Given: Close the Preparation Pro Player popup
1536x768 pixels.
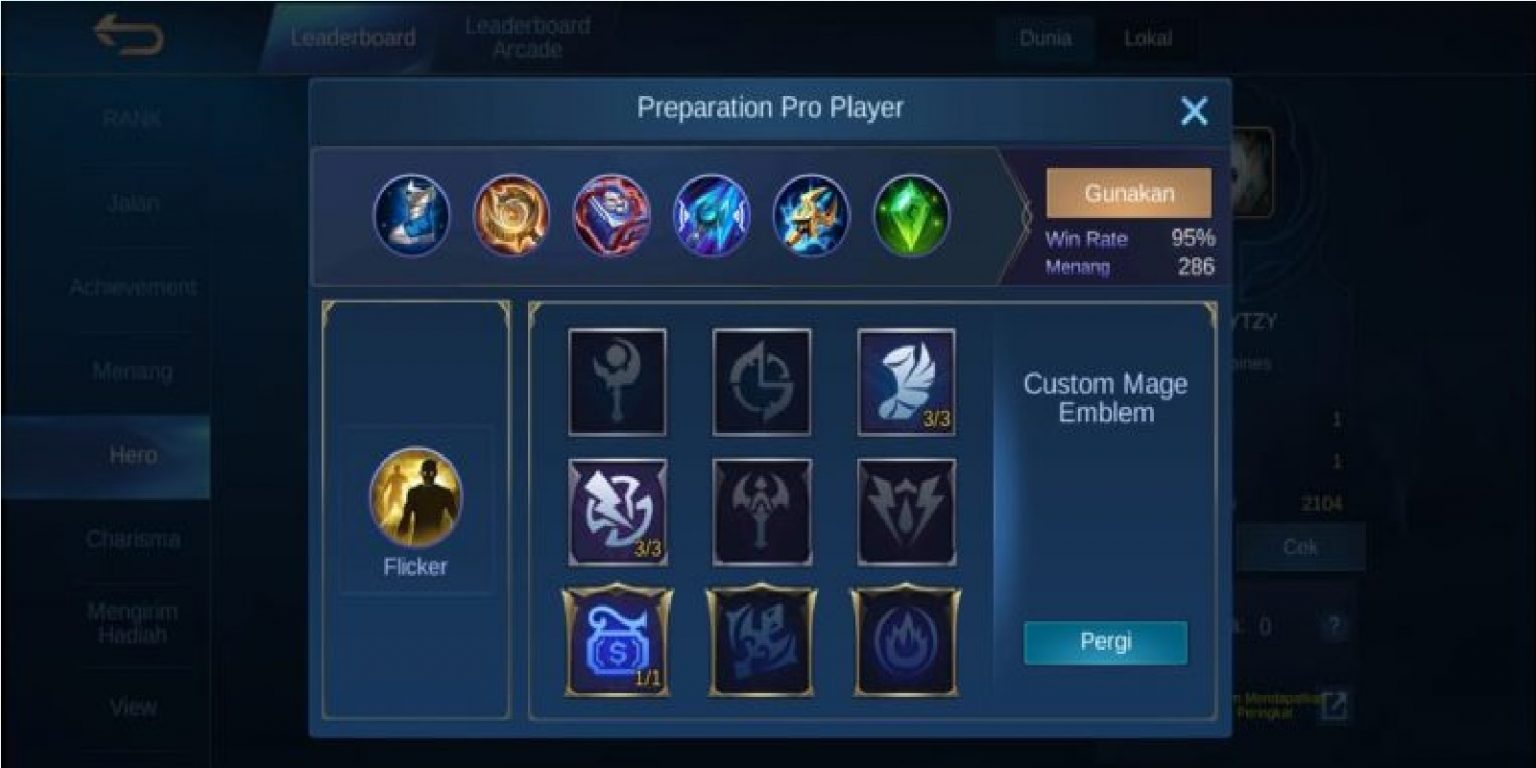Looking at the screenshot, I should (1194, 112).
